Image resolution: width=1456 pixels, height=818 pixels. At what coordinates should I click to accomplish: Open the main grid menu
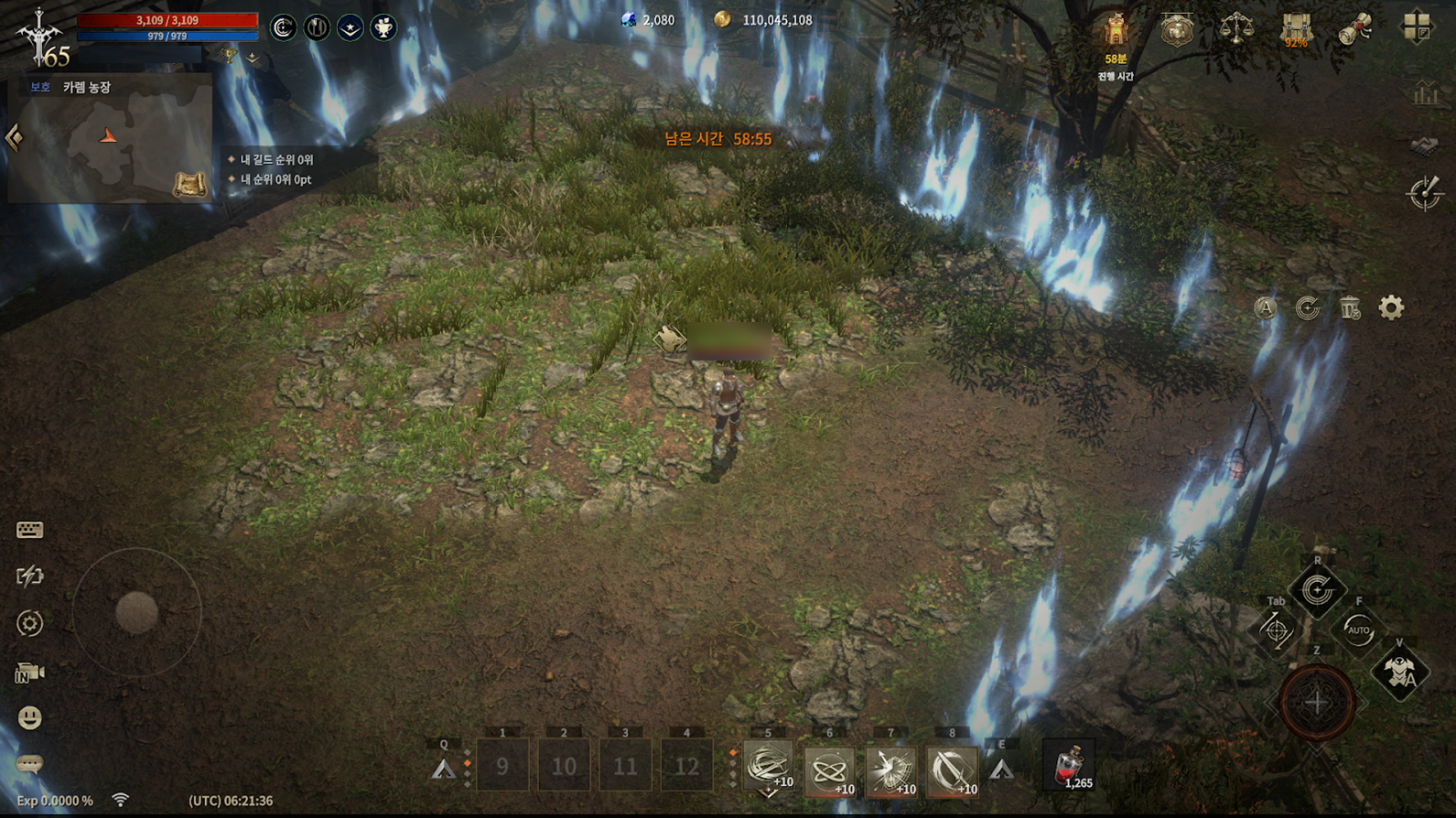click(1417, 27)
